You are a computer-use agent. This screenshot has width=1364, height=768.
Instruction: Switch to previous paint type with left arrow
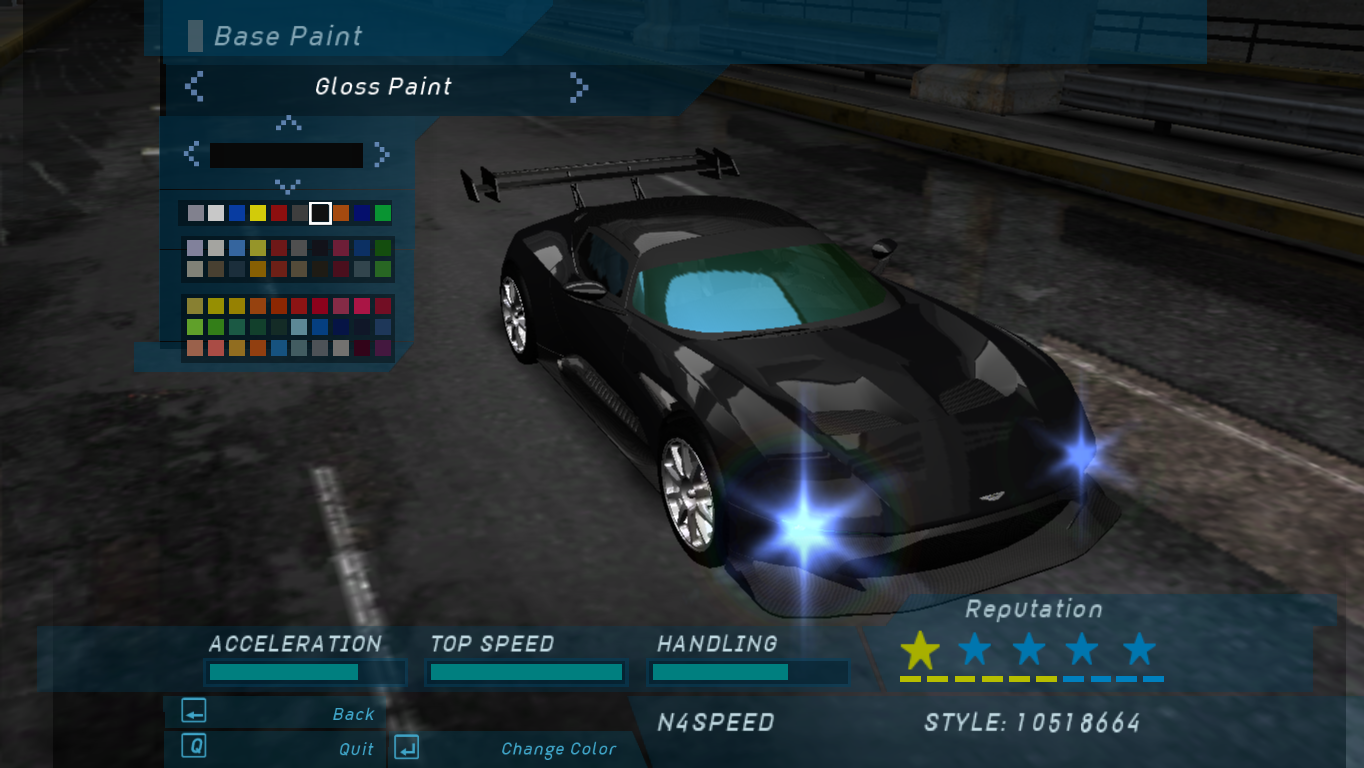[195, 87]
